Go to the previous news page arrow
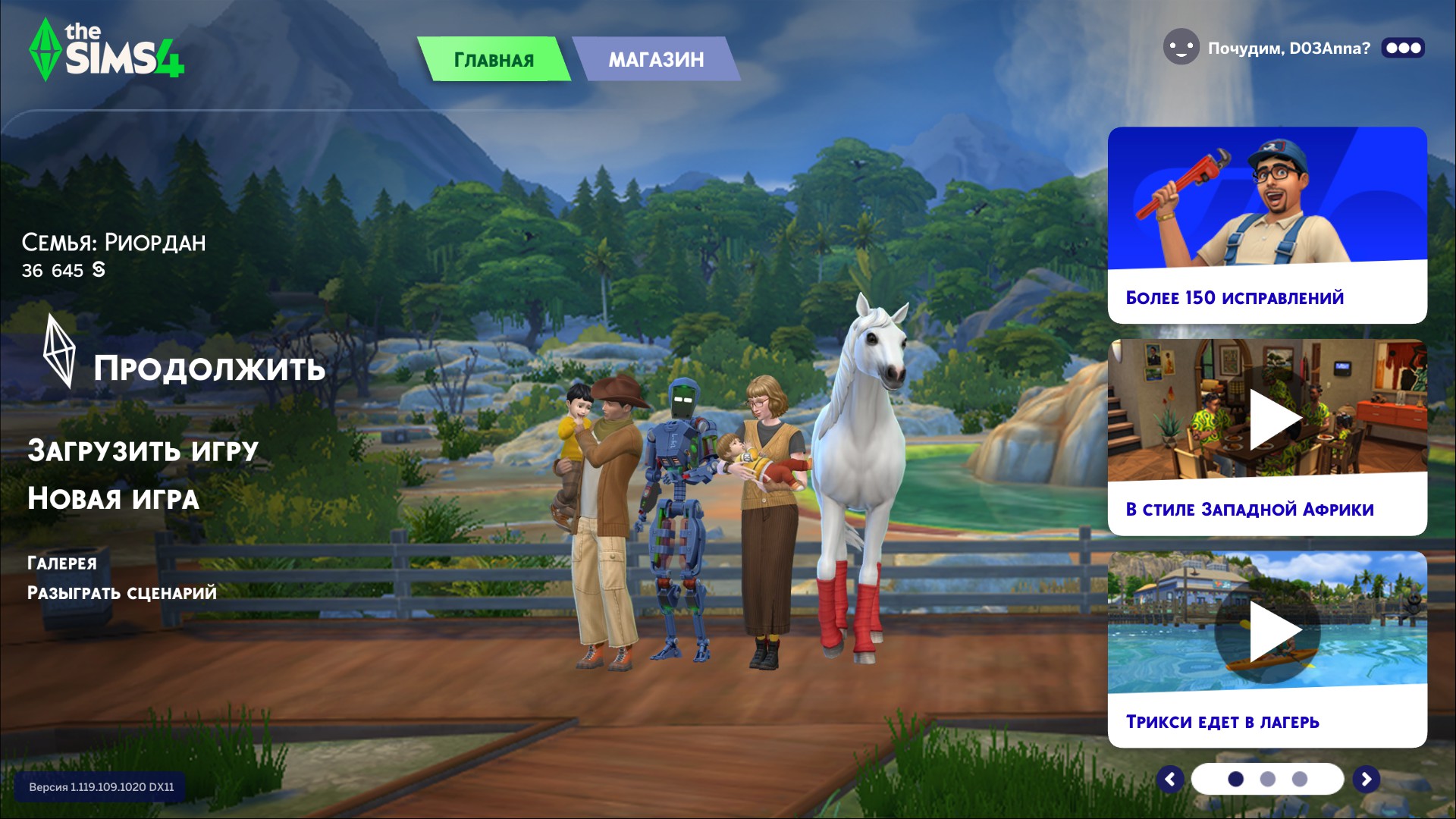The width and height of the screenshot is (1456, 819). tap(1170, 779)
